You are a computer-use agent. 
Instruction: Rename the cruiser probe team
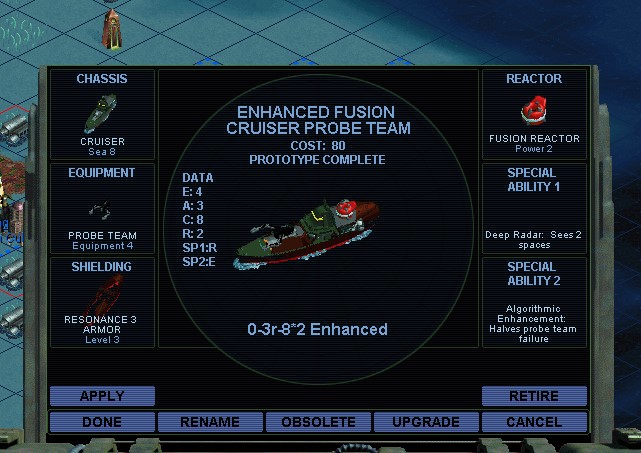pyautogui.click(x=210, y=422)
